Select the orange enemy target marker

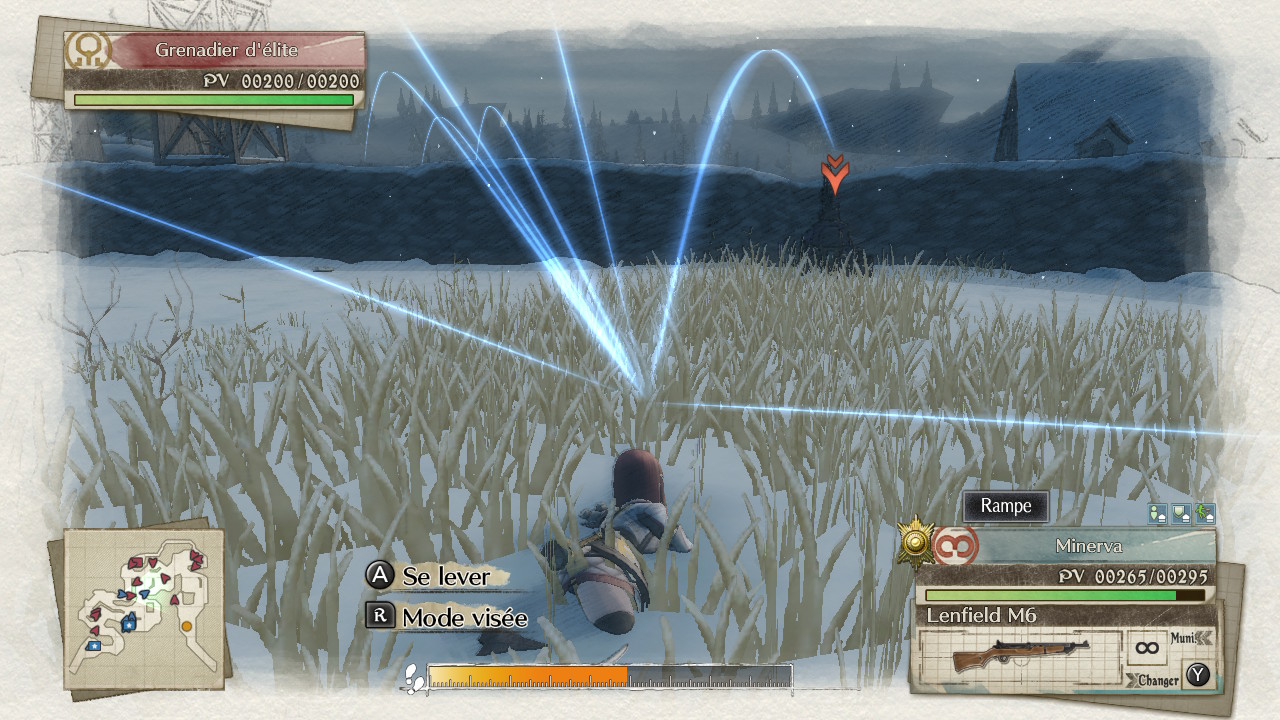pyautogui.click(x=833, y=174)
